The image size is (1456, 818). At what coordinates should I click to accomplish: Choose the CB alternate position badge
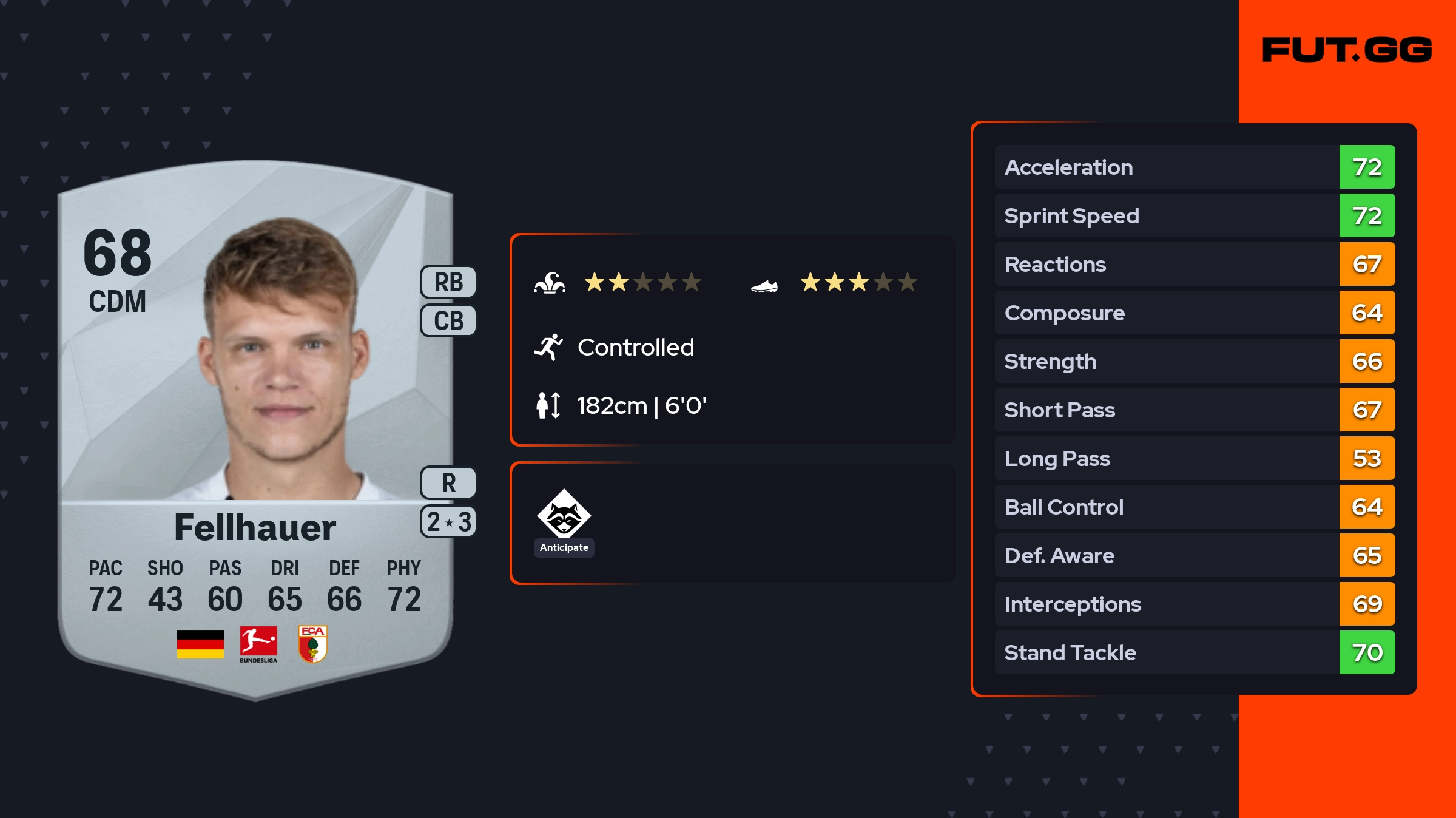448,320
